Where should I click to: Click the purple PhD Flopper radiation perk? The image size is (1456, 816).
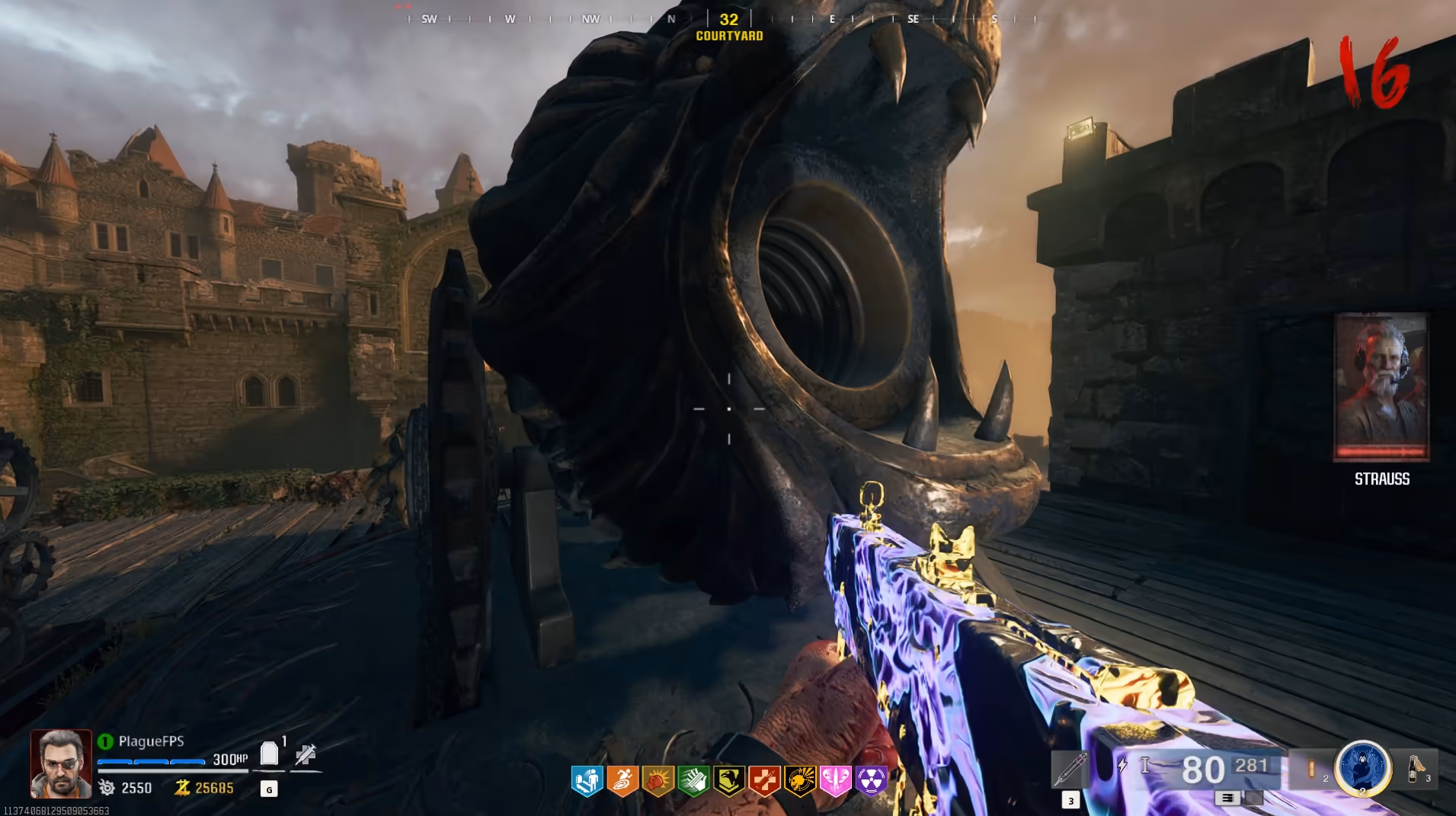872,781
